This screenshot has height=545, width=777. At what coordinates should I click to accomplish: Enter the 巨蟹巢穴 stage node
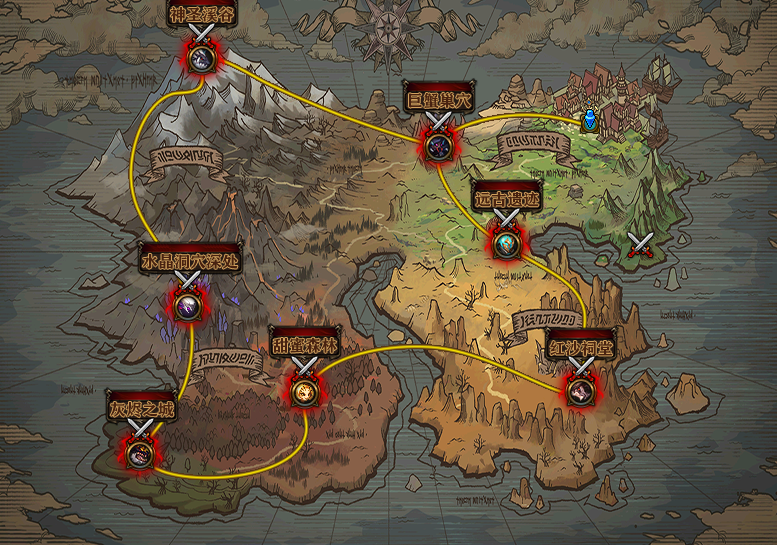(x=437, y=144)
